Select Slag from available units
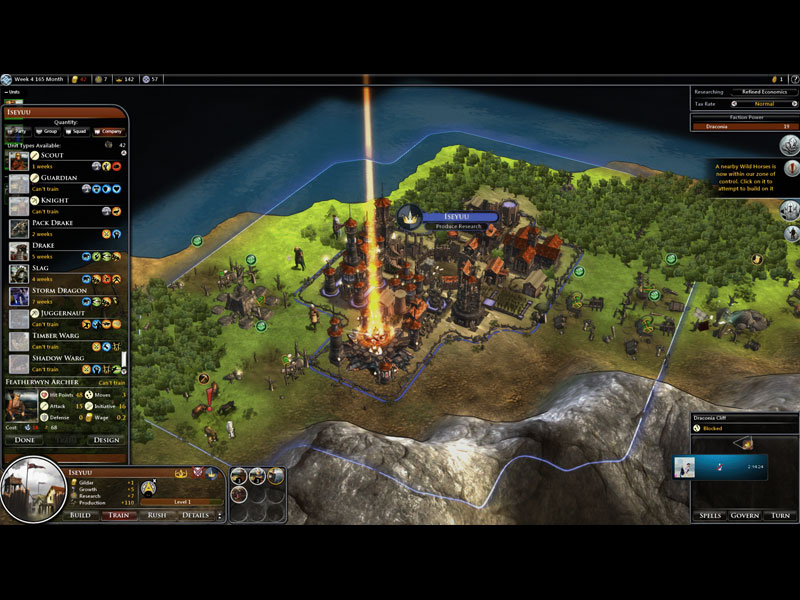The image size is (800, 600). pos(62,268)
